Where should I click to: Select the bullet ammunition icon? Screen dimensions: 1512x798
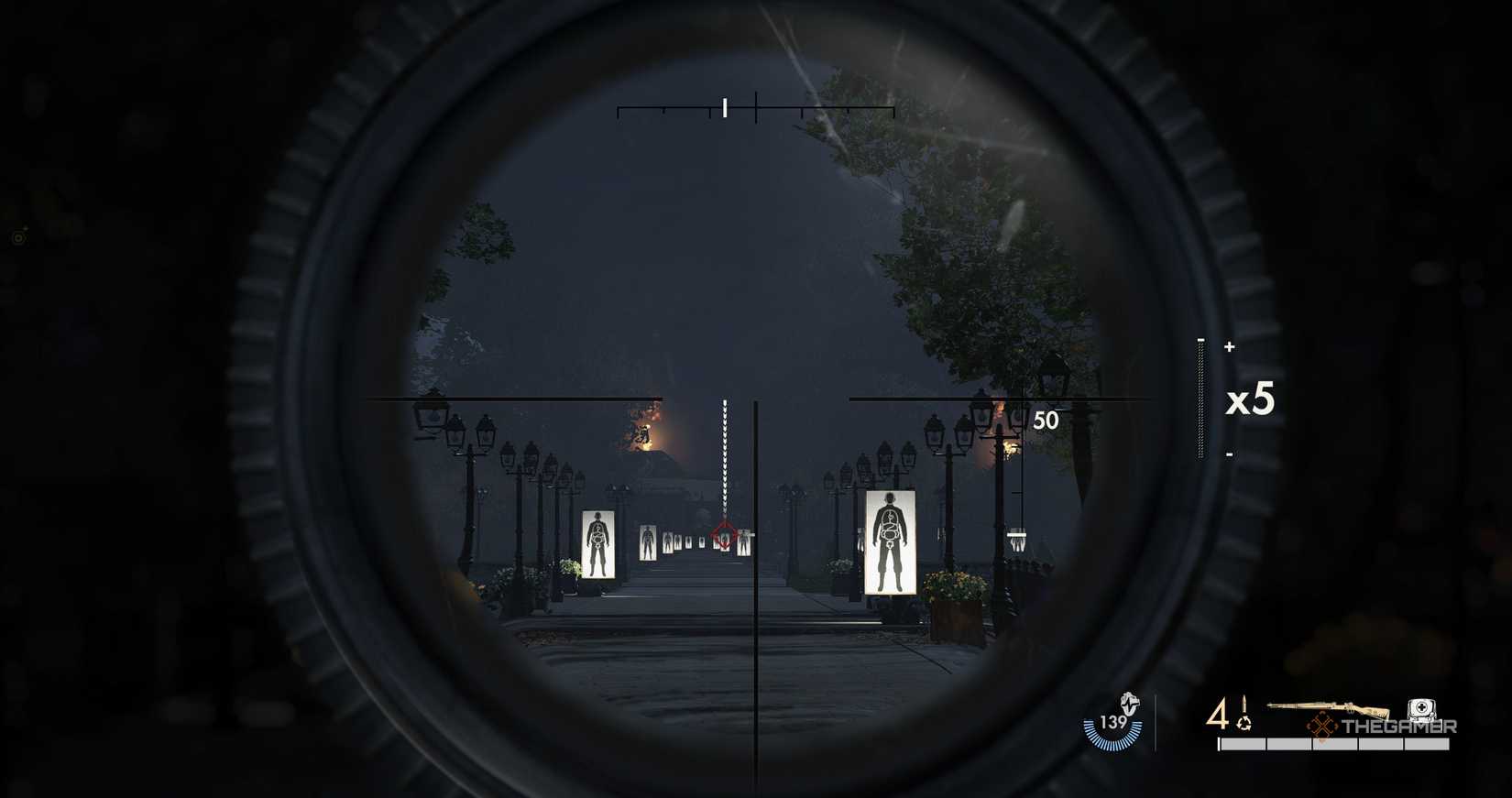tap(1244, 702)
